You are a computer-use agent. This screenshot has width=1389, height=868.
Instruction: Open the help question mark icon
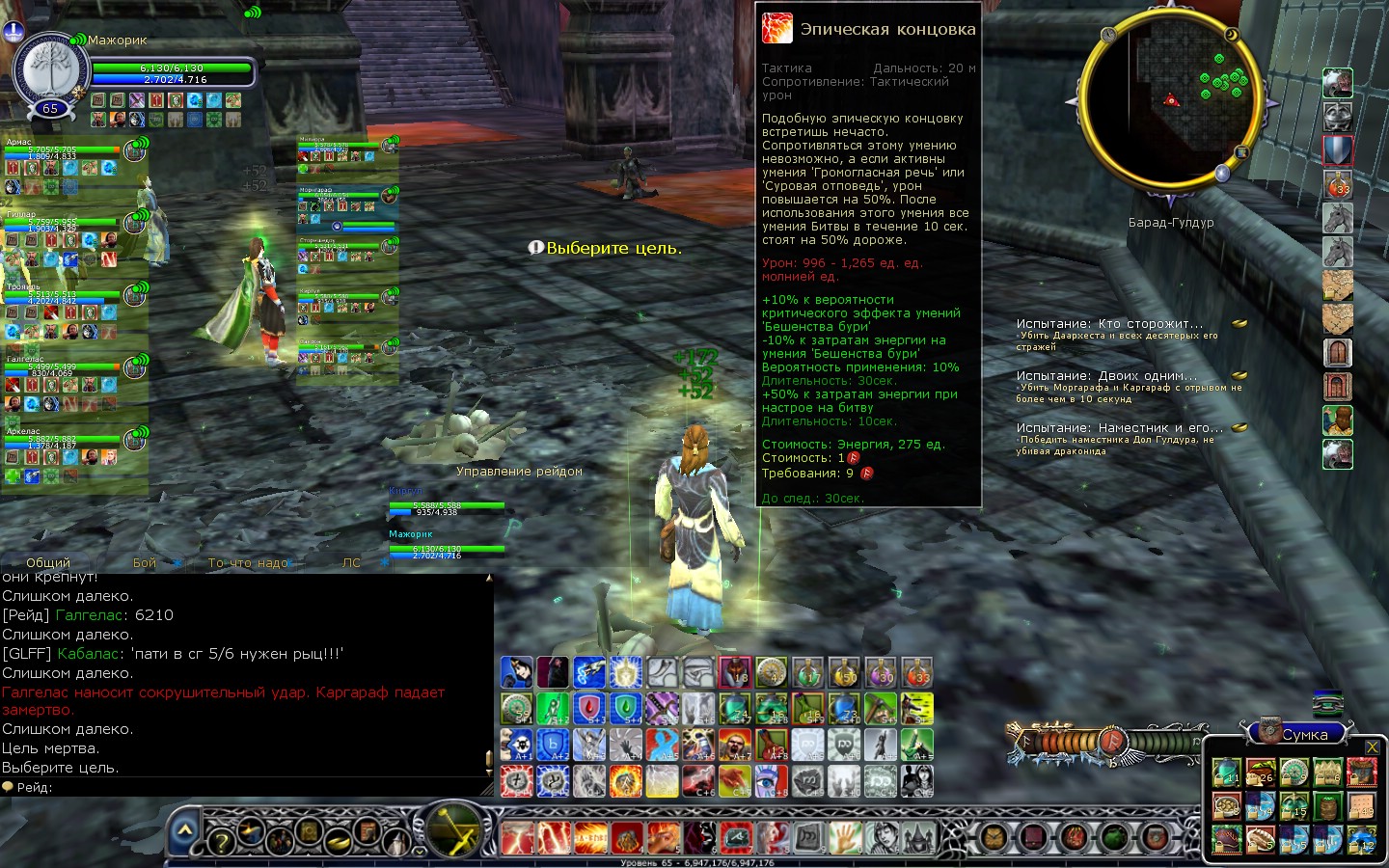(x=221, y=841)
